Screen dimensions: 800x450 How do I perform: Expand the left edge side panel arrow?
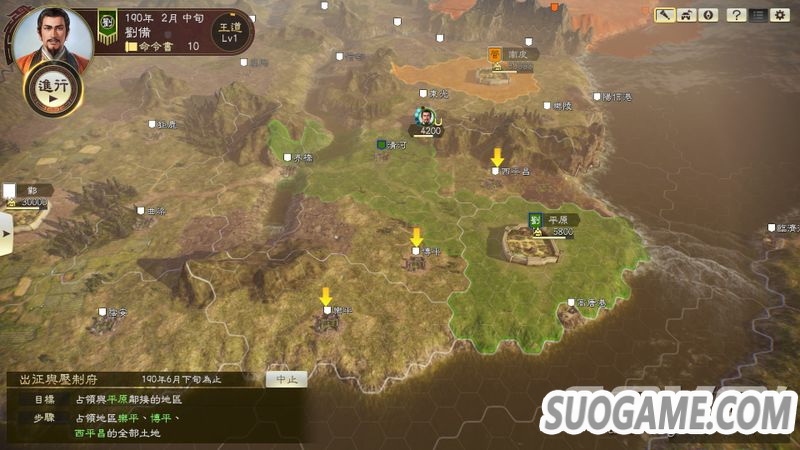(x=5, y=235)
